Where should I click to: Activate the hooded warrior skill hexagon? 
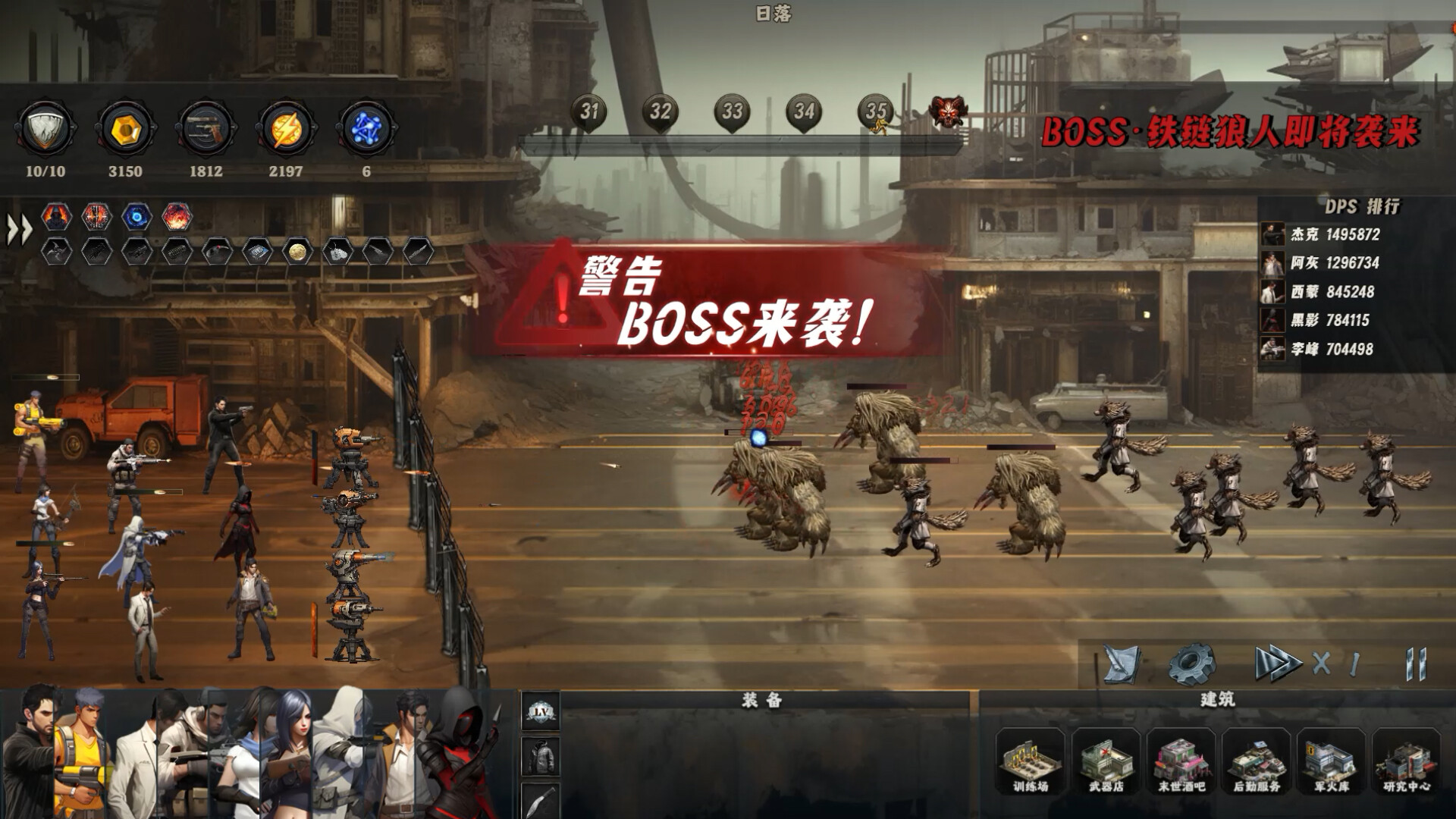click(56, 216)
